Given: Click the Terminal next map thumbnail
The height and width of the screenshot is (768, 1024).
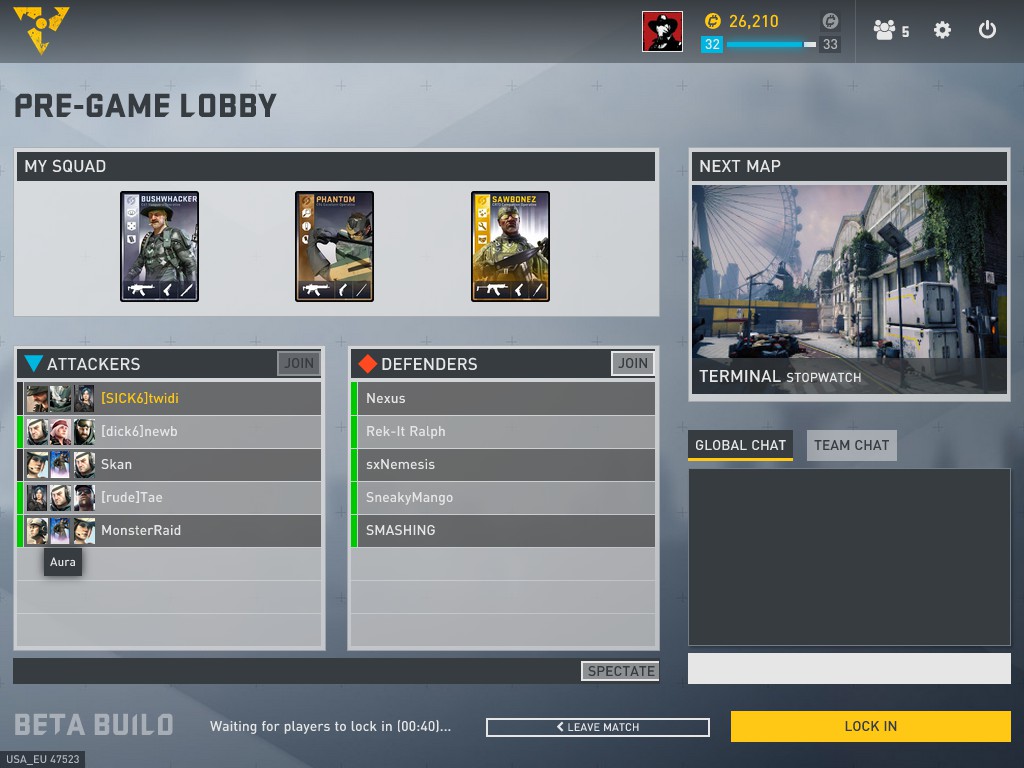Looking at the screenshot, I should (849, 271).
